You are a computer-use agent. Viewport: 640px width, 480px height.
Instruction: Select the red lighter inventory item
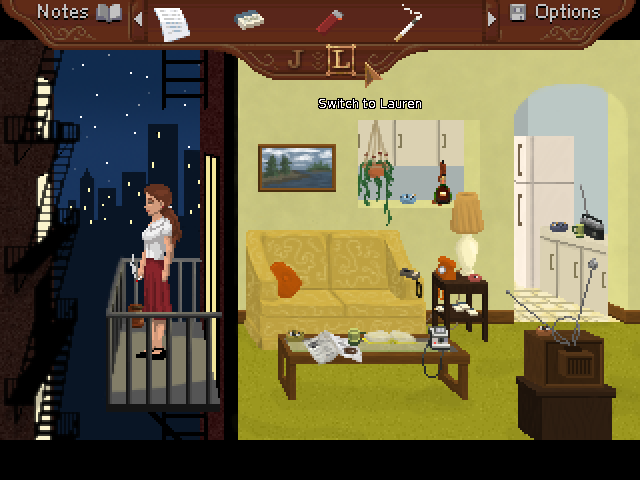tap(329, 20)
